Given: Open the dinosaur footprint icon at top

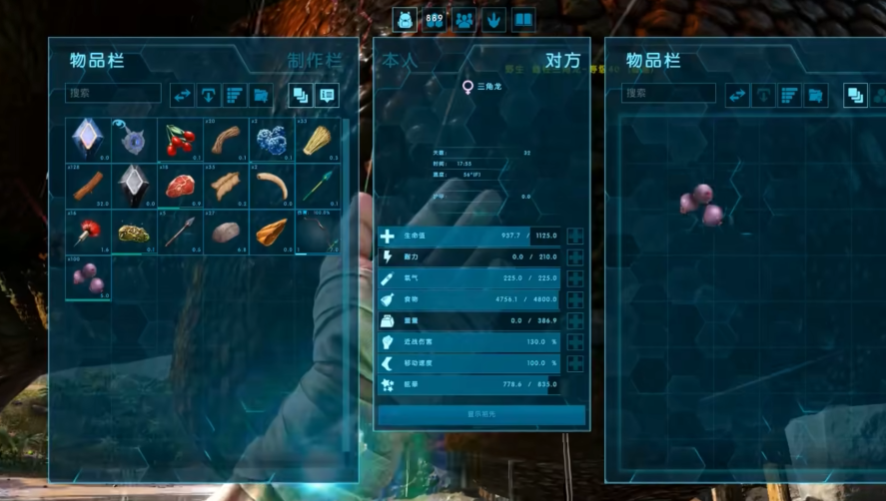Looking at the screenshot, I should pyautogui.click(x=494, y=20).
